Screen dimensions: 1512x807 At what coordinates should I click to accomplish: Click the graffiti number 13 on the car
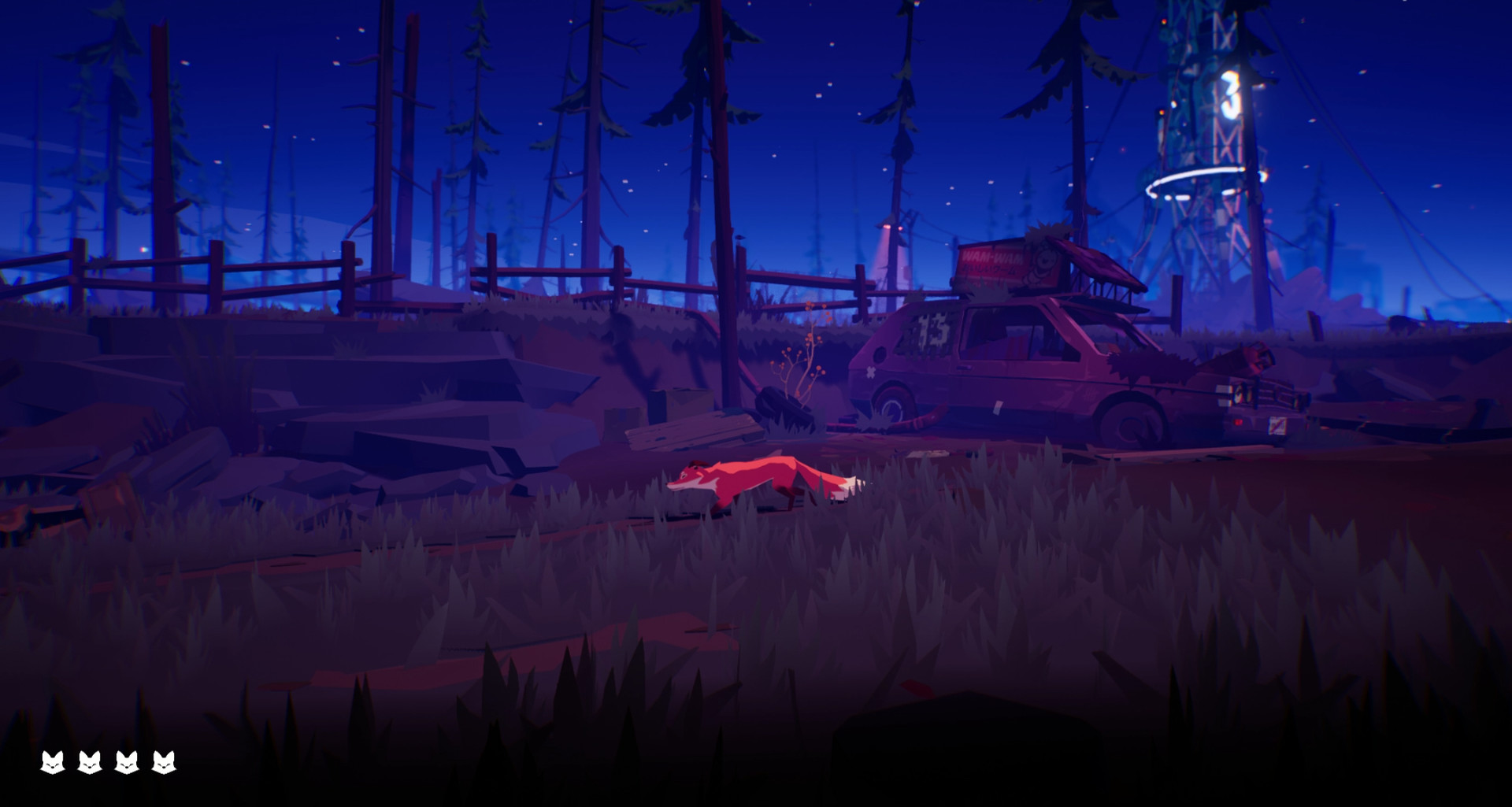coord(932,331)
